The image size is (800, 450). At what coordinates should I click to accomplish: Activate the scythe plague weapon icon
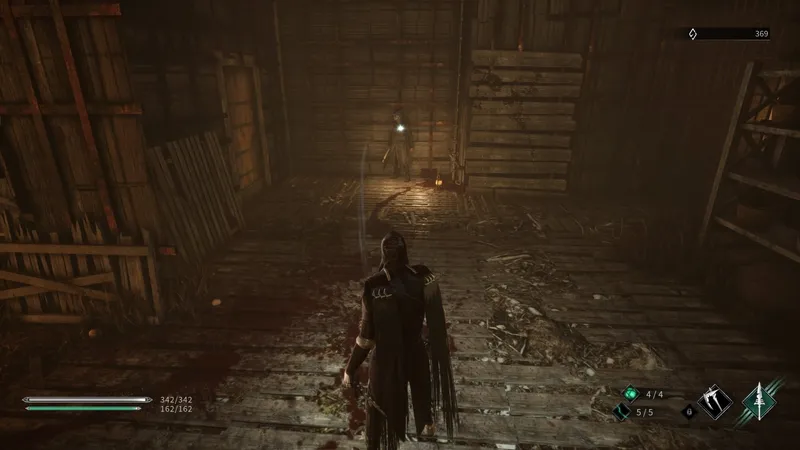716,402
